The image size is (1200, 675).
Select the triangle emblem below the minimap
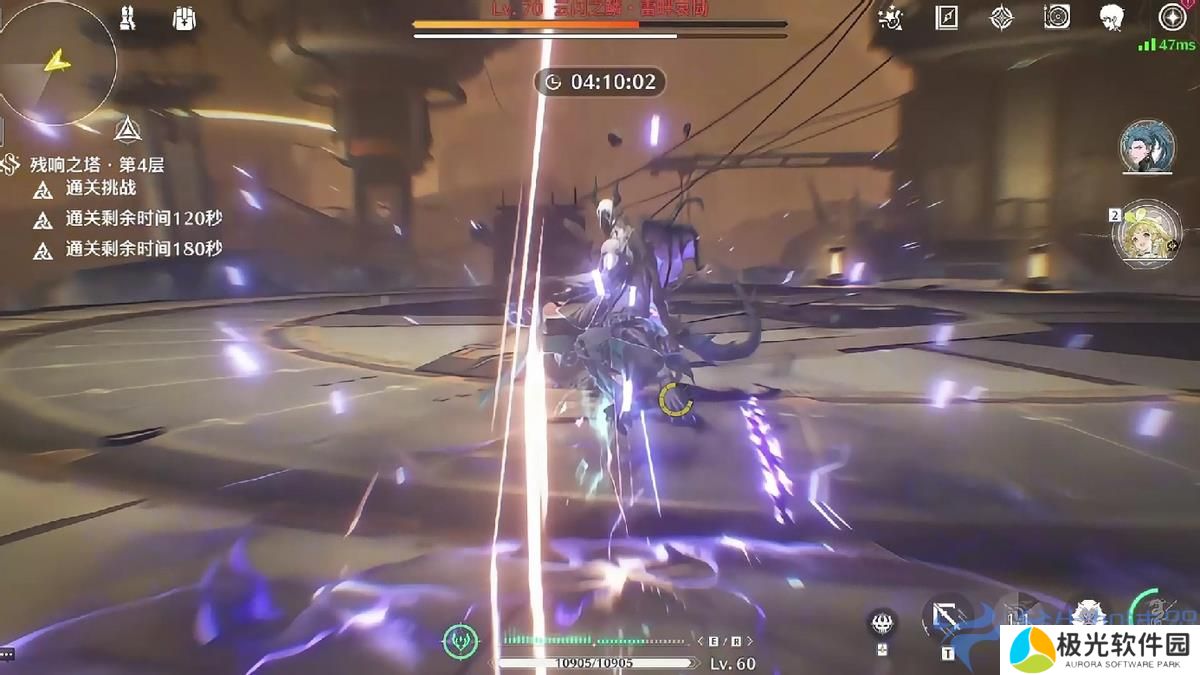click(x=127, y=129)
